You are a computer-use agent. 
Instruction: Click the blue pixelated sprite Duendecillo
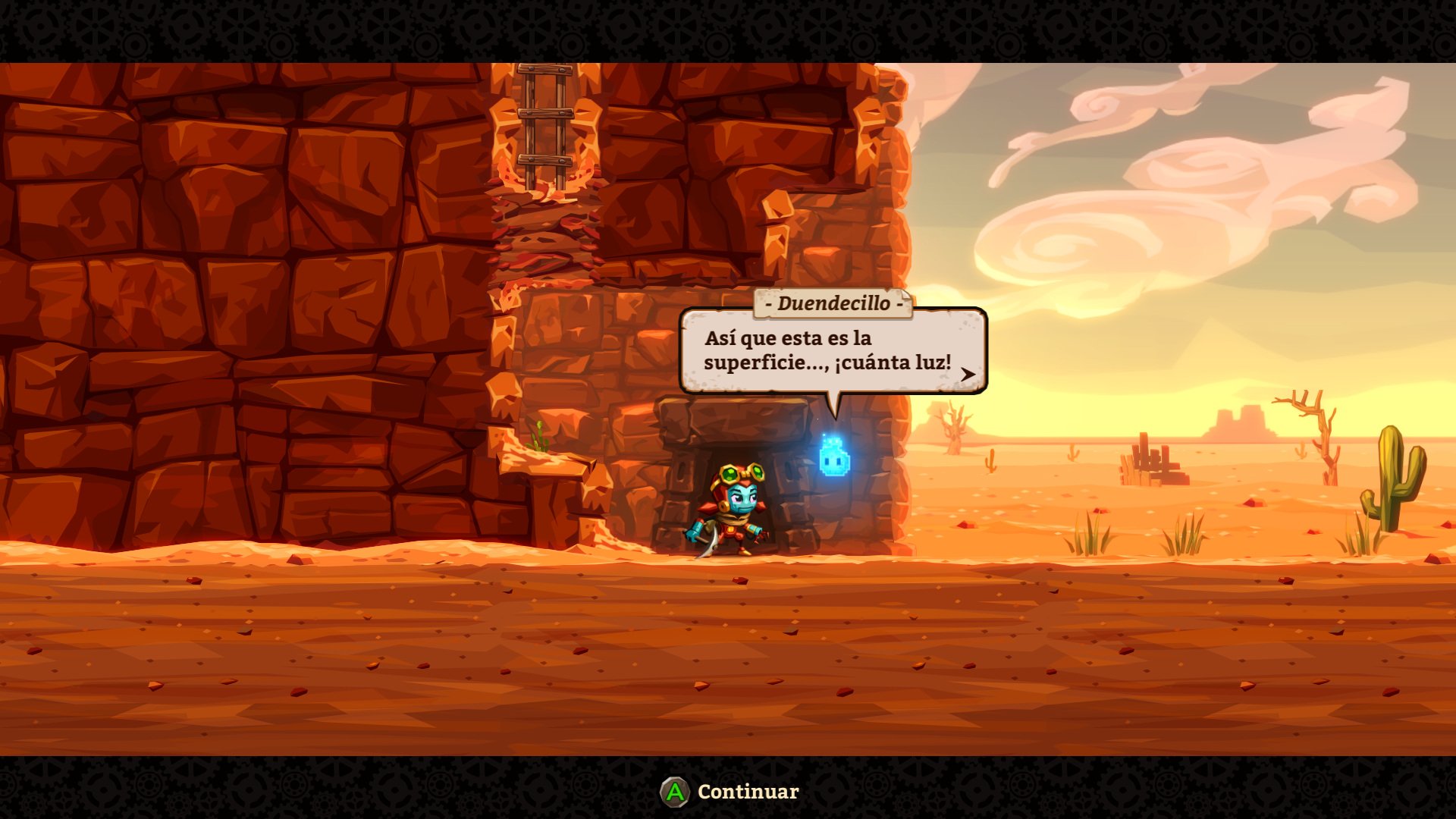[x=834, y=458]
